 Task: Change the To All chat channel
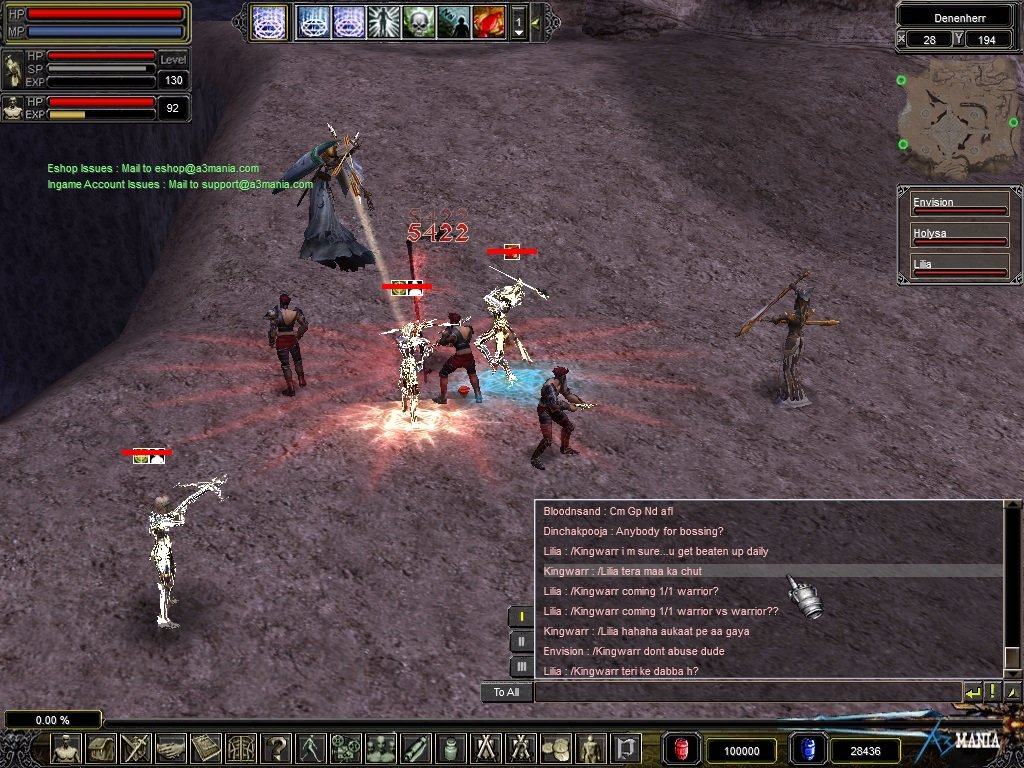tap(506, 692)
